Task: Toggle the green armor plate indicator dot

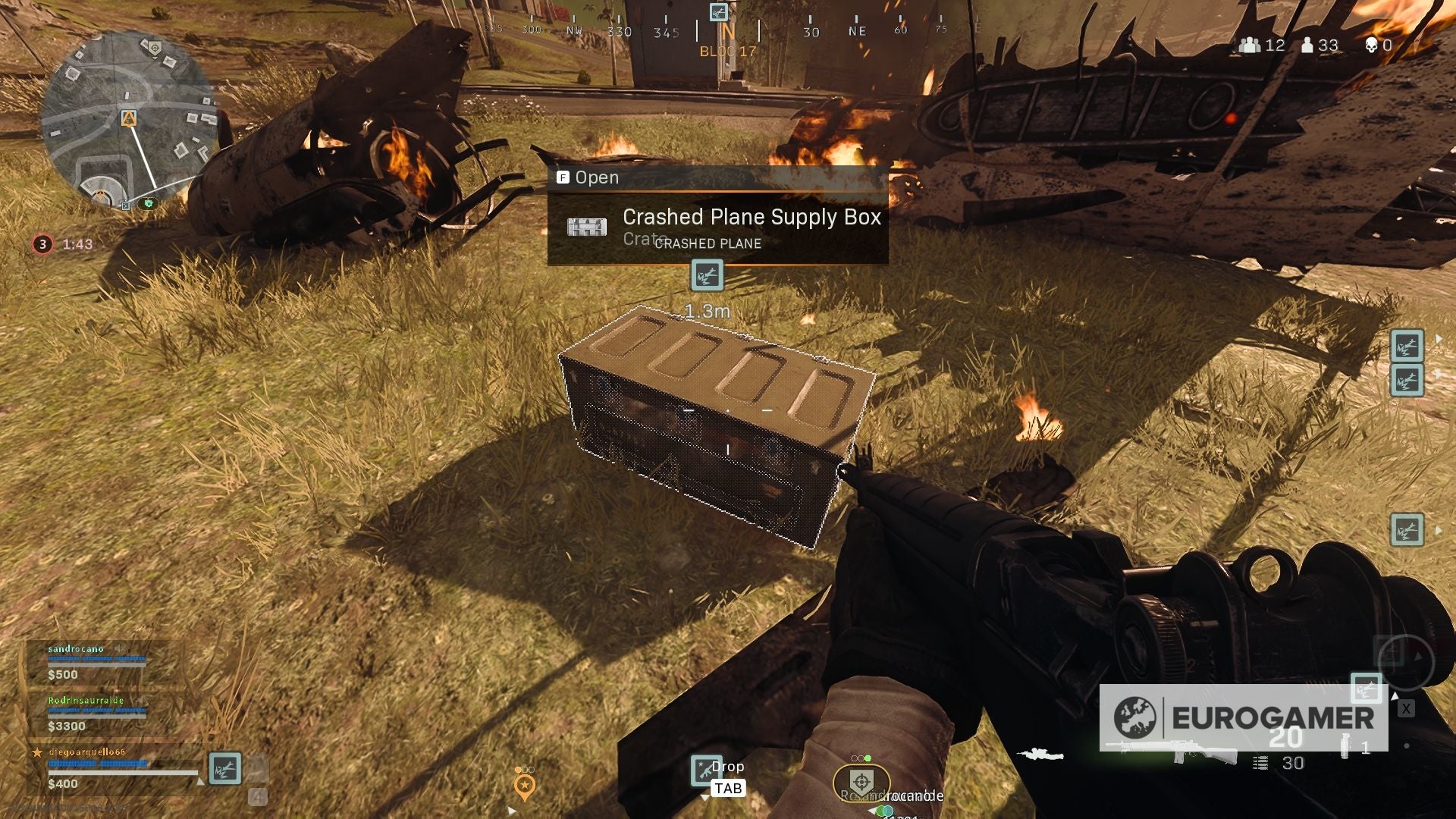Action: tap(868, 758)
